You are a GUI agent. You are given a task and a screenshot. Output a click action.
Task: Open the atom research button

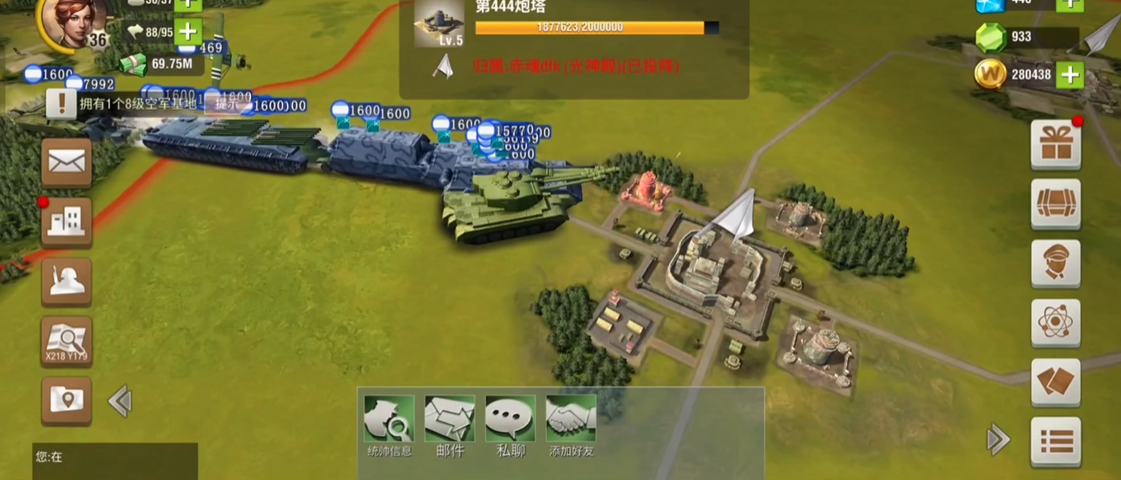click(x=1055, y=323)
